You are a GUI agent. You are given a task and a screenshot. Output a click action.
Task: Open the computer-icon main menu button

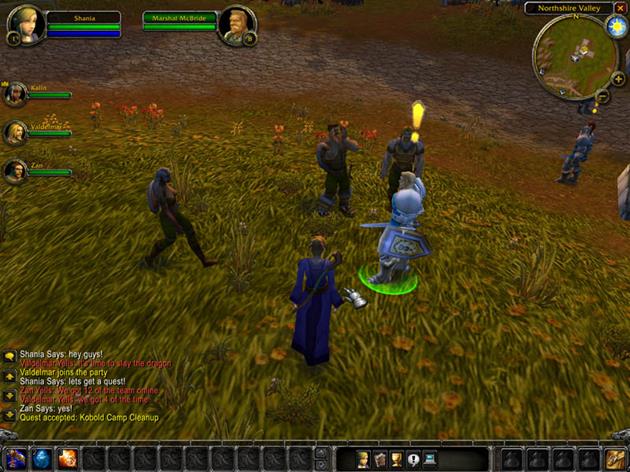click(x=430, y=459)
